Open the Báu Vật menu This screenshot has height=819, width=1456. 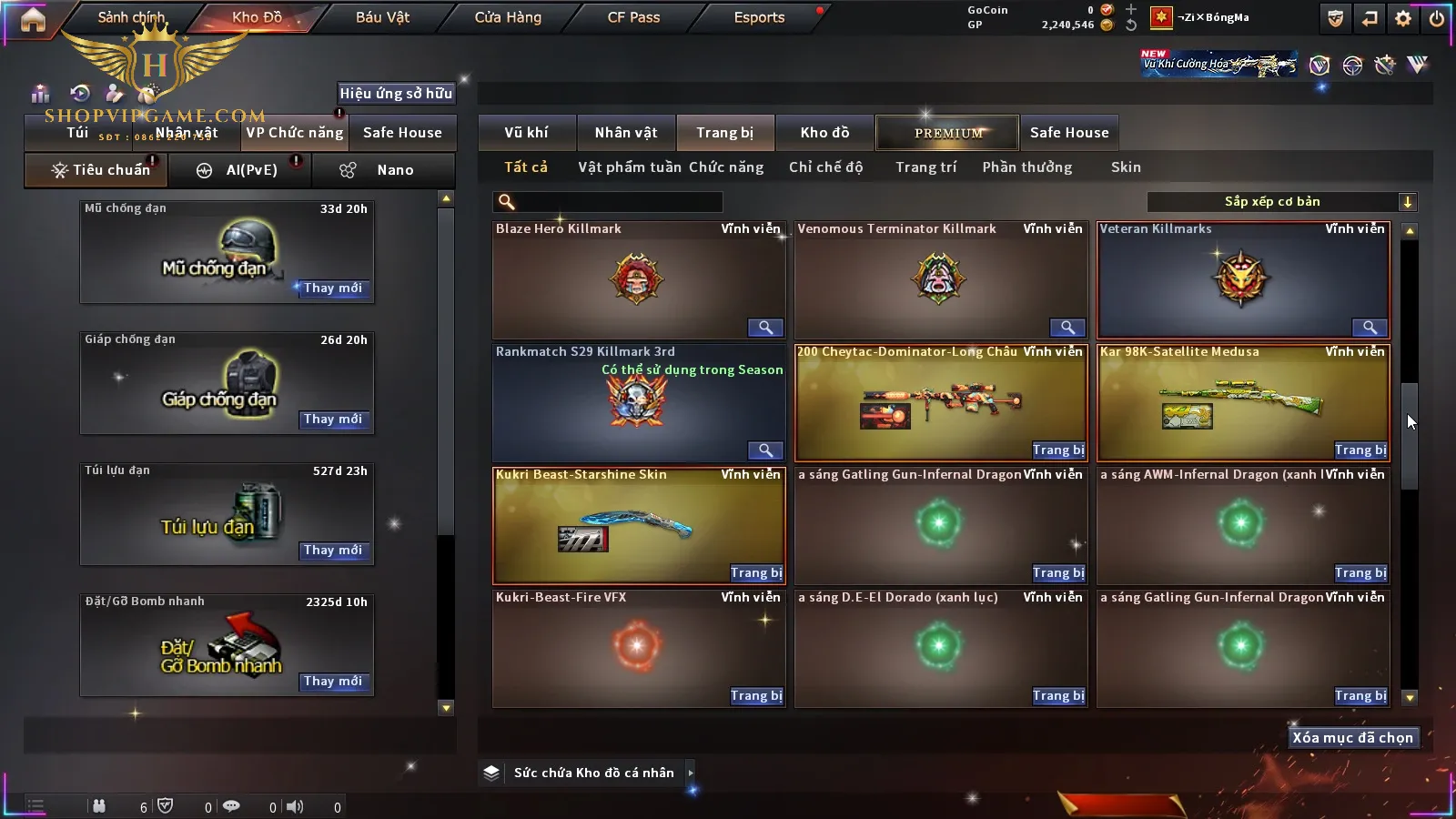382,17
